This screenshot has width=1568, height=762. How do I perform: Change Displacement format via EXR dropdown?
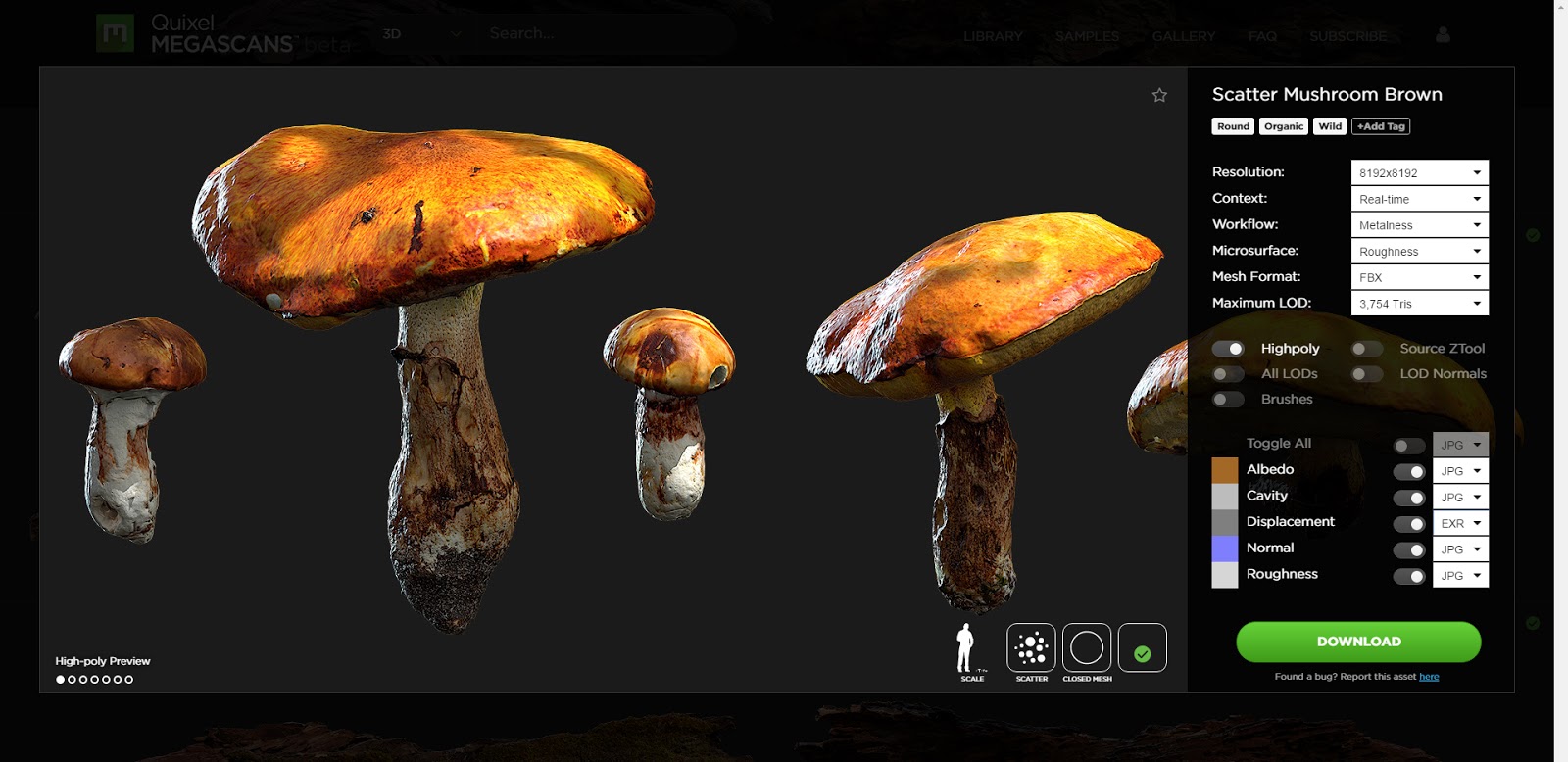click(x=1459, y=523)
